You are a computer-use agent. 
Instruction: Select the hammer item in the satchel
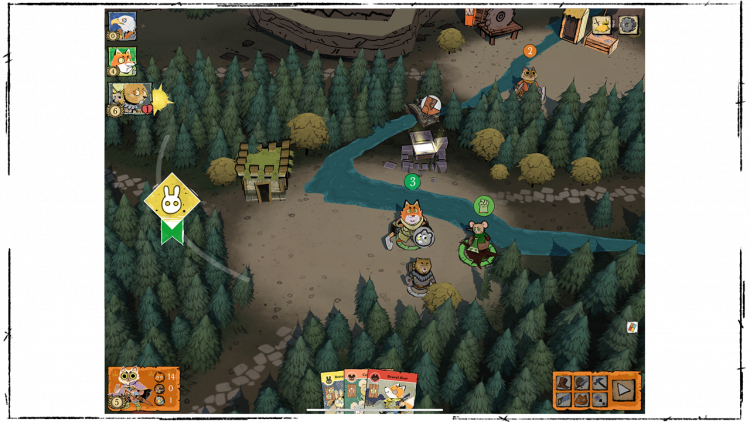point(599,382)
